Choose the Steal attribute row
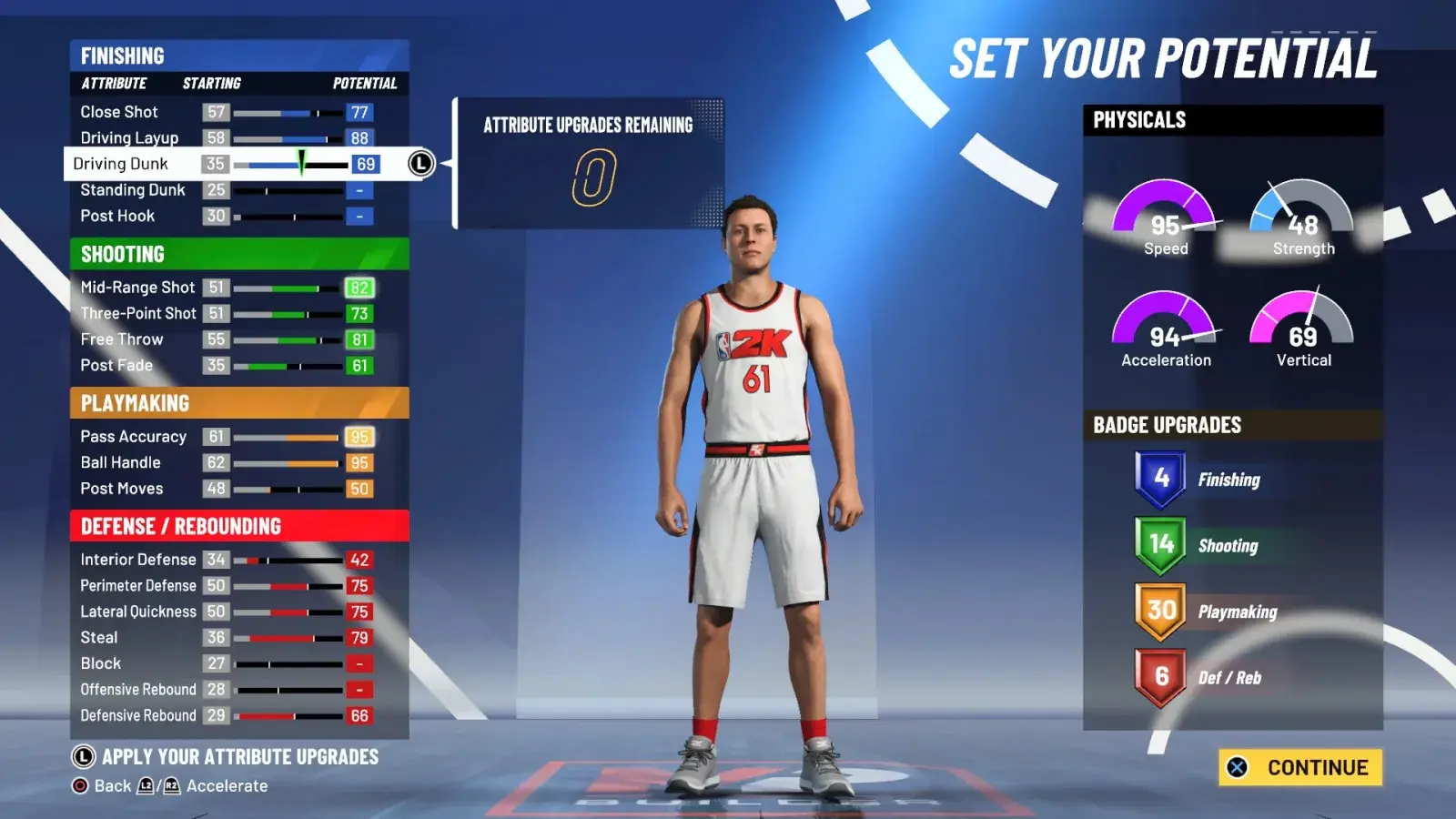The image size is (1456, 819). click(x=227, y=638)
